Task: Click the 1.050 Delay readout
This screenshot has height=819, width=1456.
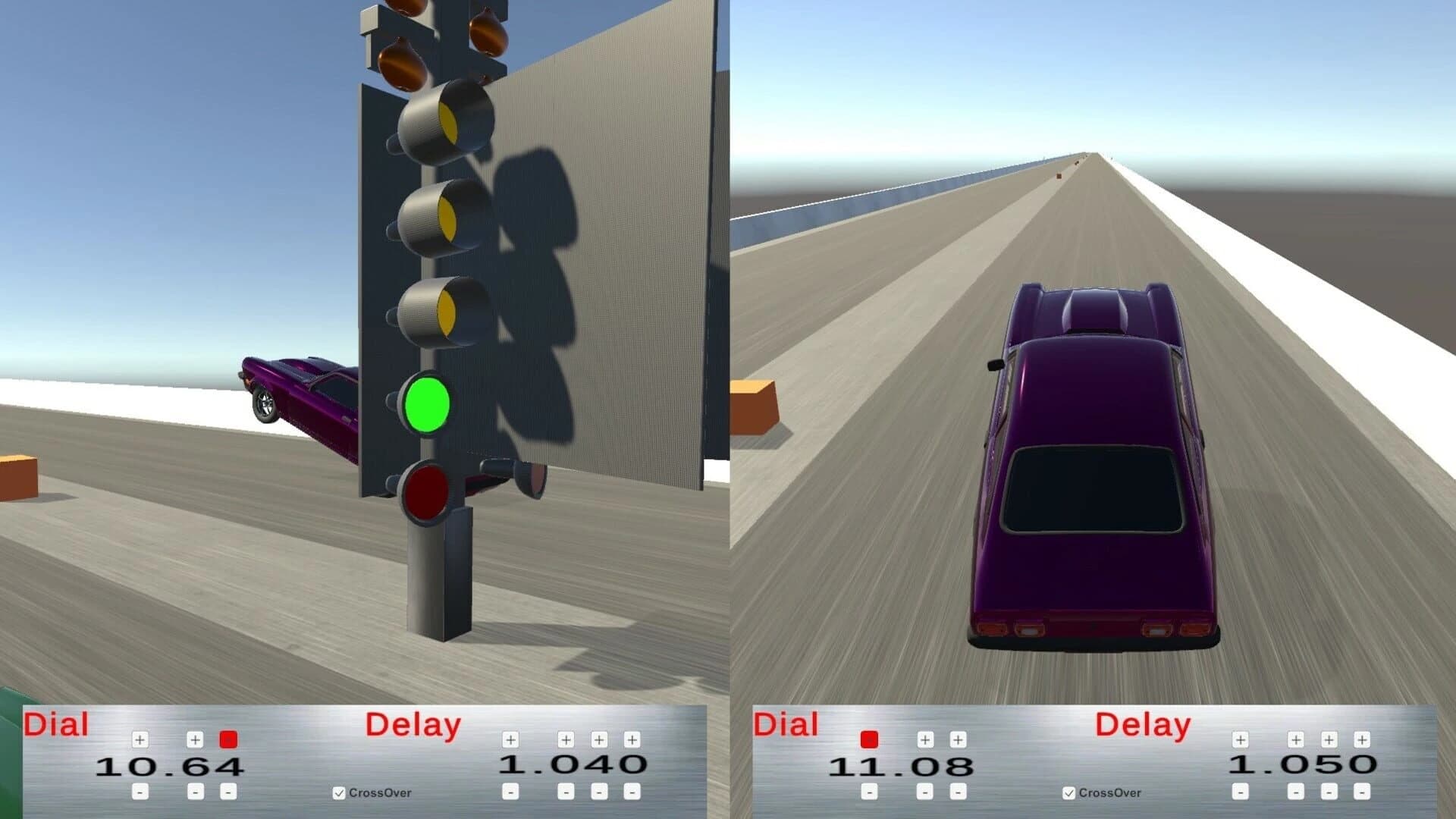Action: tap(1301, 766)
